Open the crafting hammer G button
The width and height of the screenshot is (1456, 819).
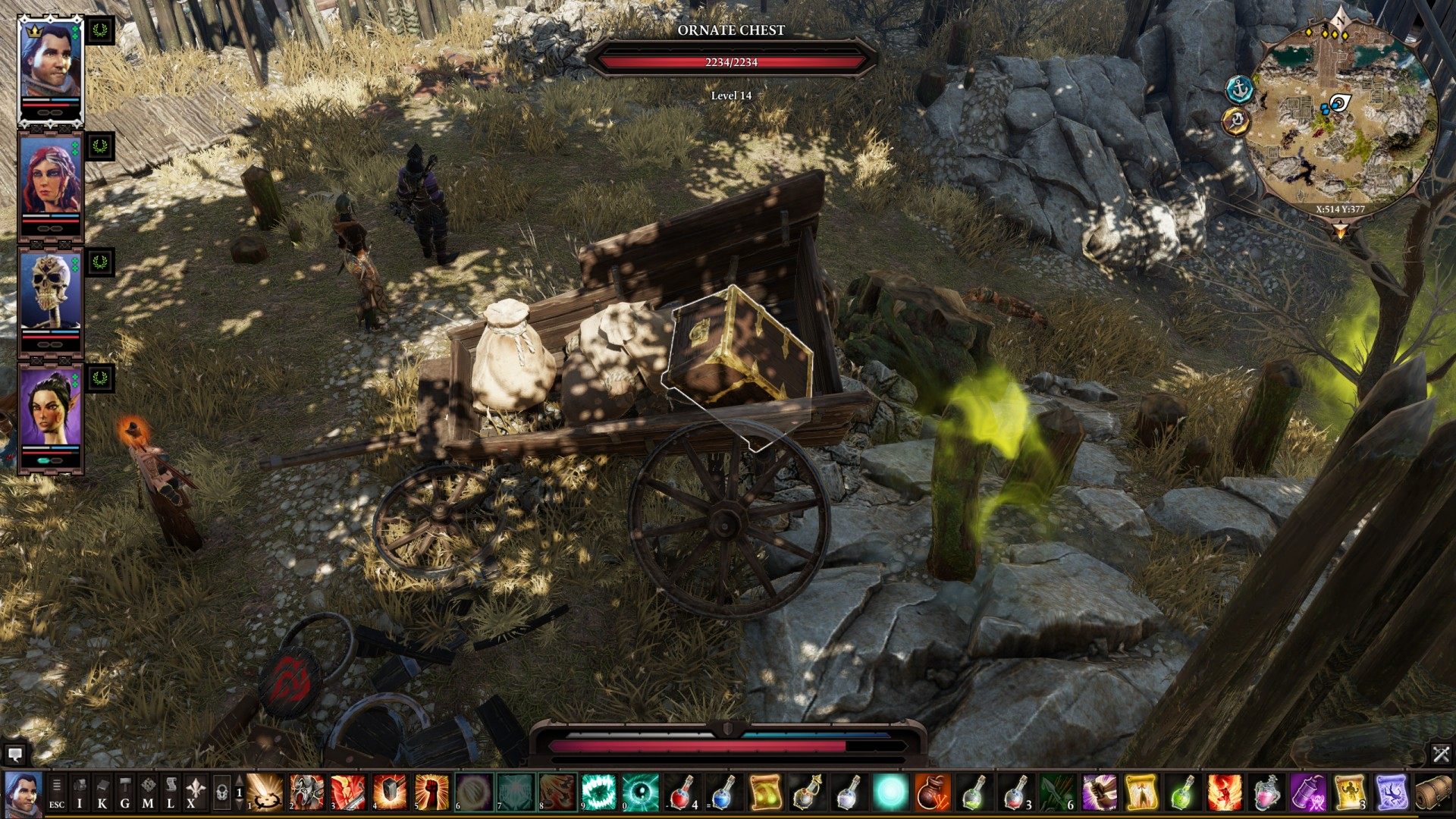coord(125,792)
